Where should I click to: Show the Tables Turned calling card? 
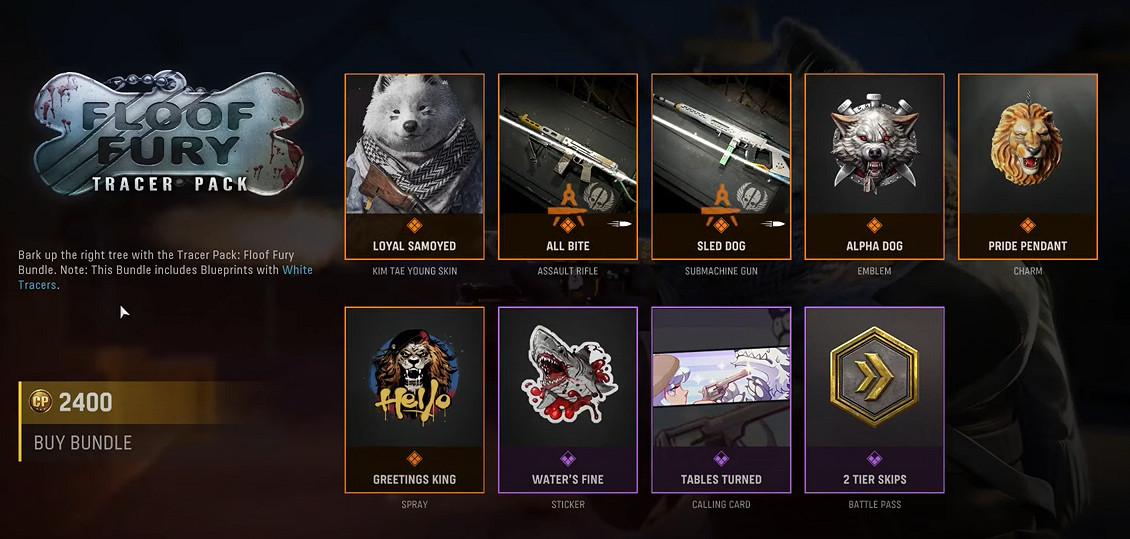click(720, 399)
